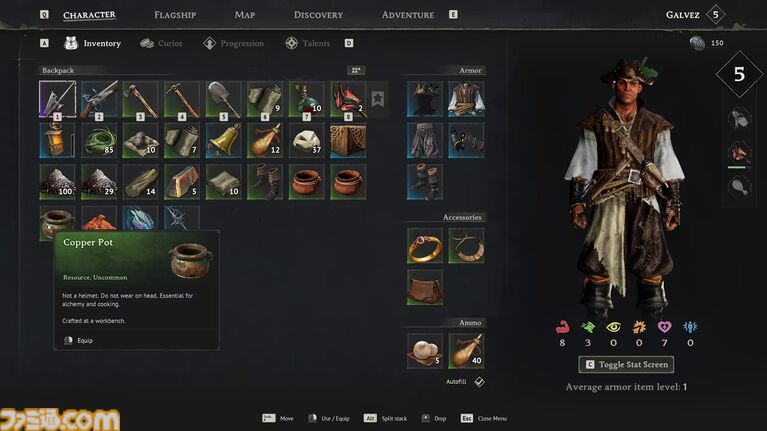The width and height of the screenshot is (767, 431).
Task: Click the leather boots in the backpack
Action: point(265,182)
